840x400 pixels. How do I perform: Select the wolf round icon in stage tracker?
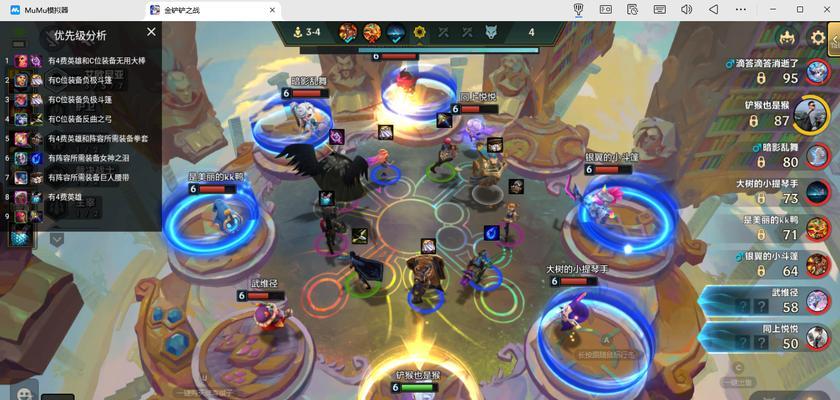point(491,32)
